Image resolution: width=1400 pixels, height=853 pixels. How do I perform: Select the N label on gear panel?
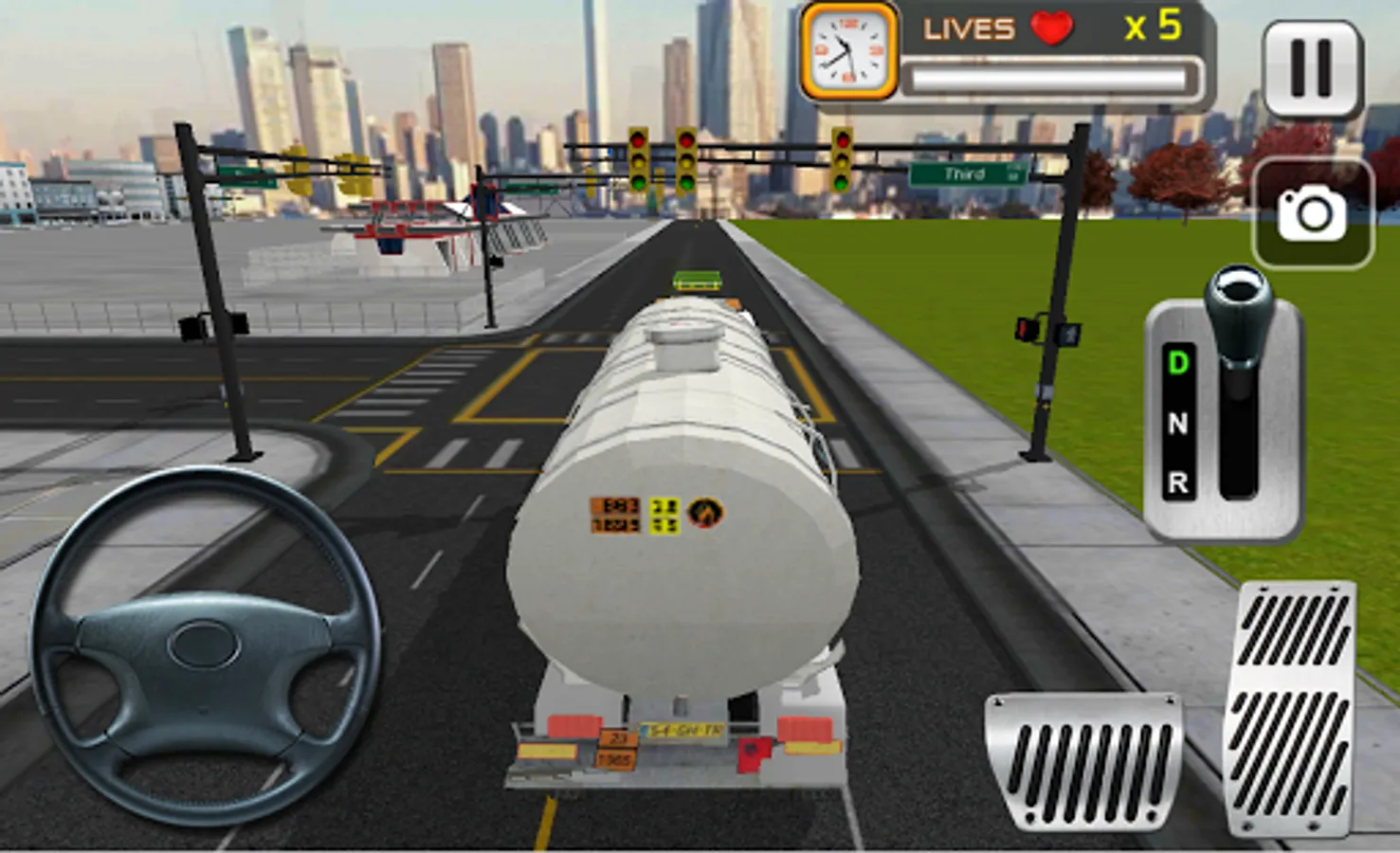click(1178, 425)
